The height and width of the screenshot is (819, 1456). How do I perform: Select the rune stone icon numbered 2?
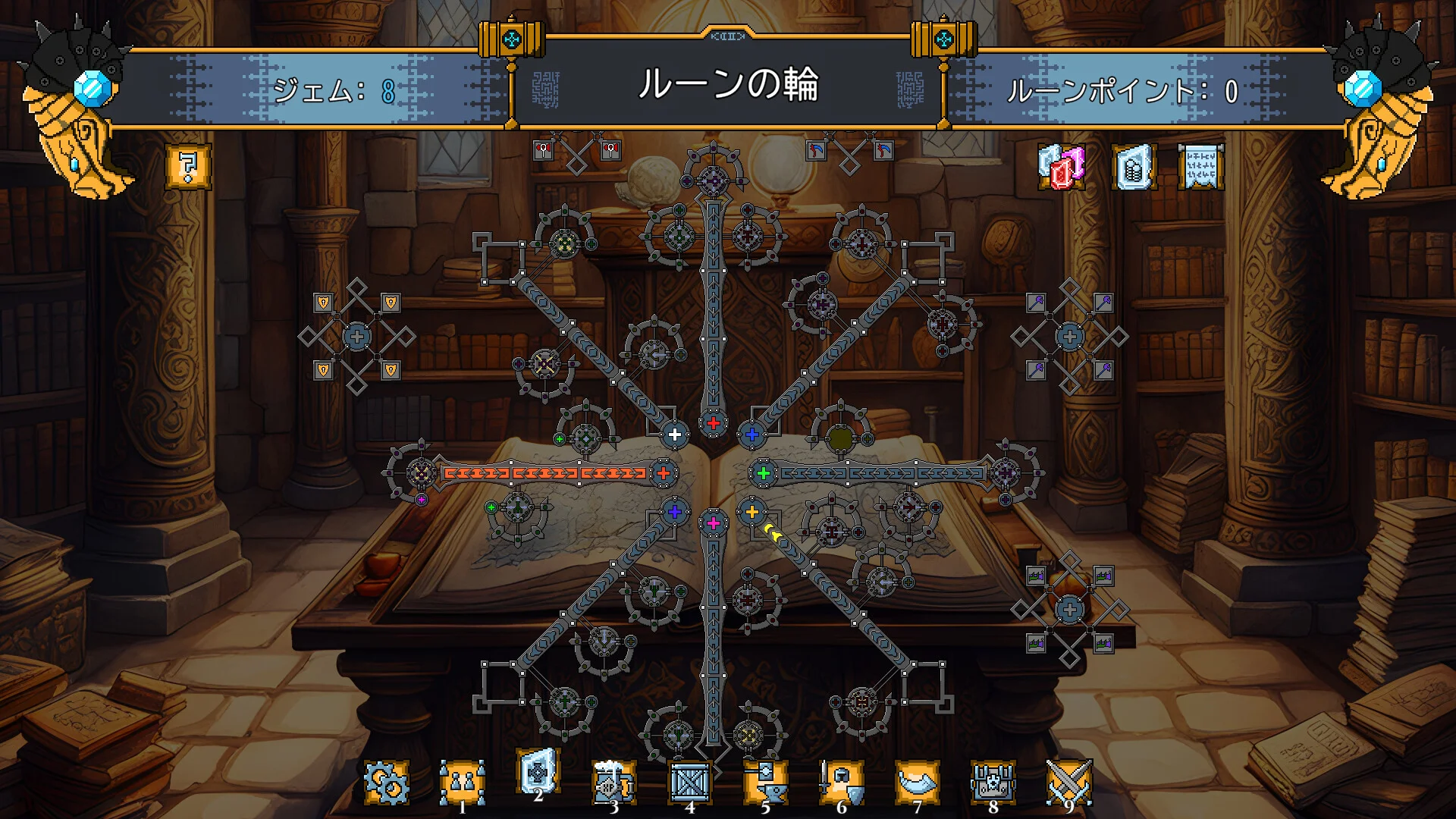click(538, 773)
